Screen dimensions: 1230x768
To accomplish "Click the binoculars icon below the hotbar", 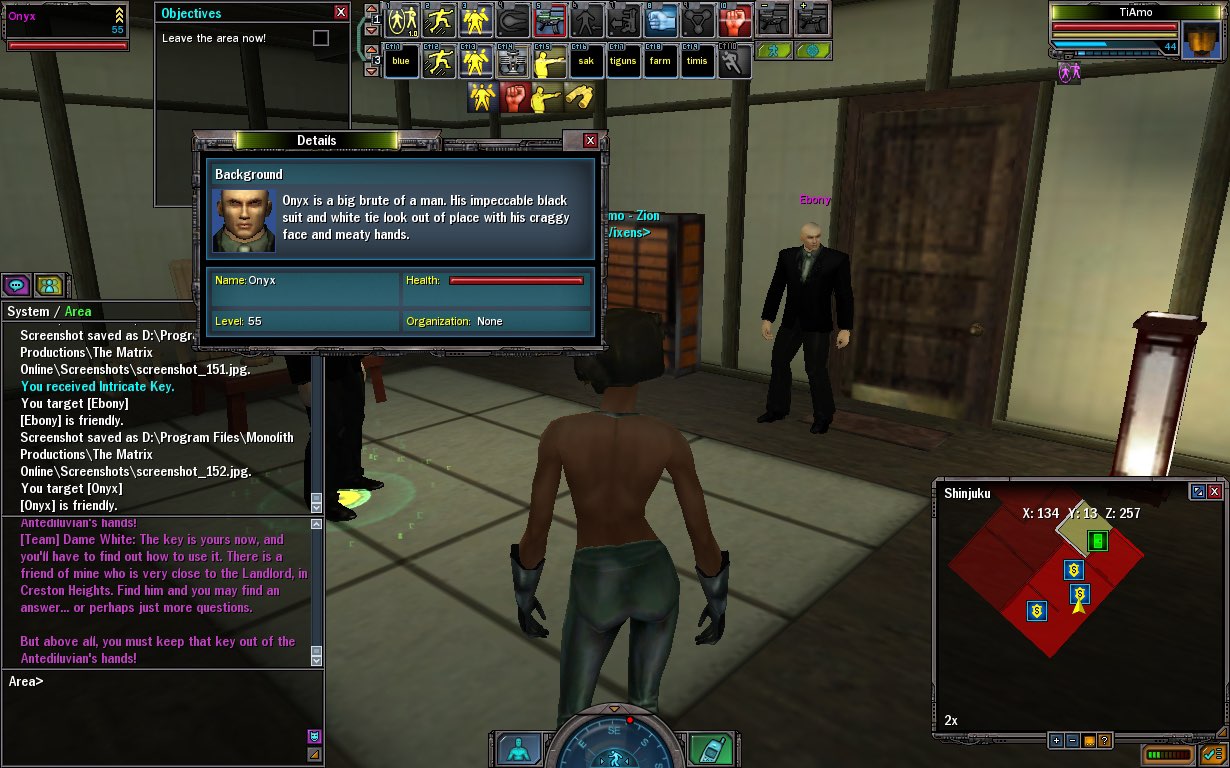I will pos(578,97).
